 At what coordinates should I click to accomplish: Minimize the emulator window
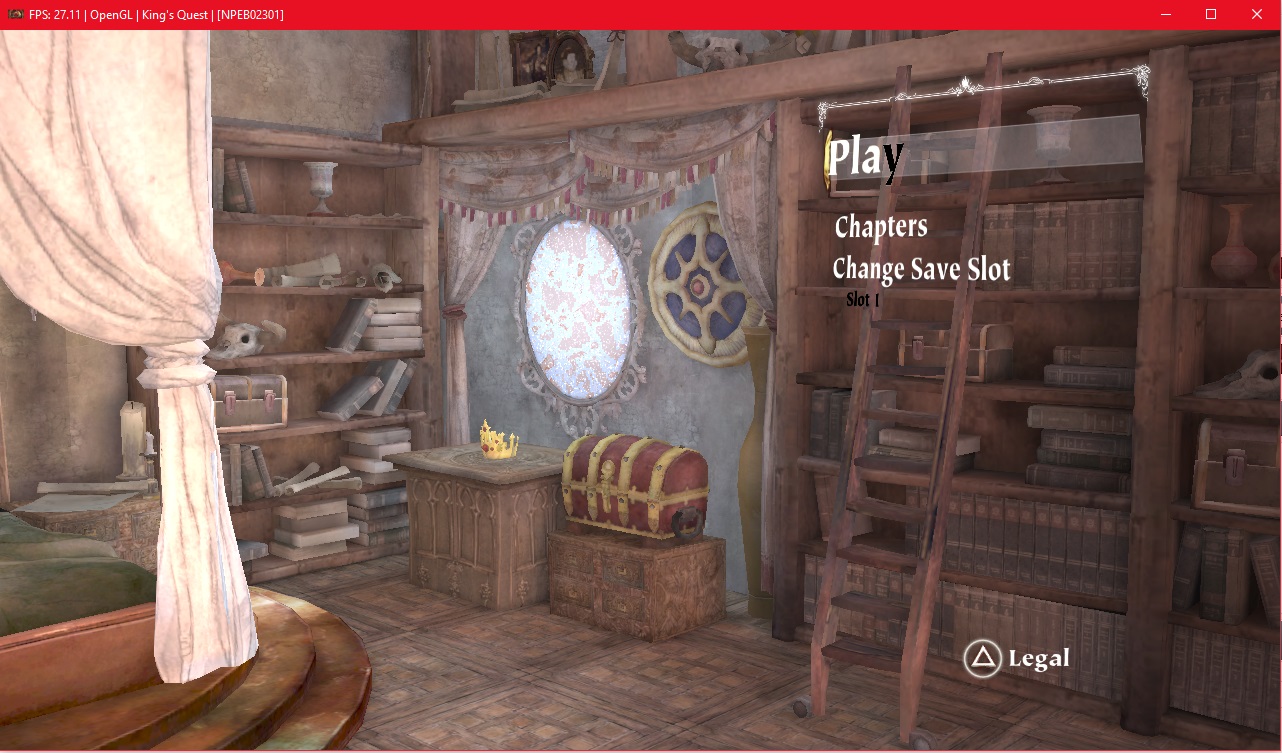tap(1165, 14)
